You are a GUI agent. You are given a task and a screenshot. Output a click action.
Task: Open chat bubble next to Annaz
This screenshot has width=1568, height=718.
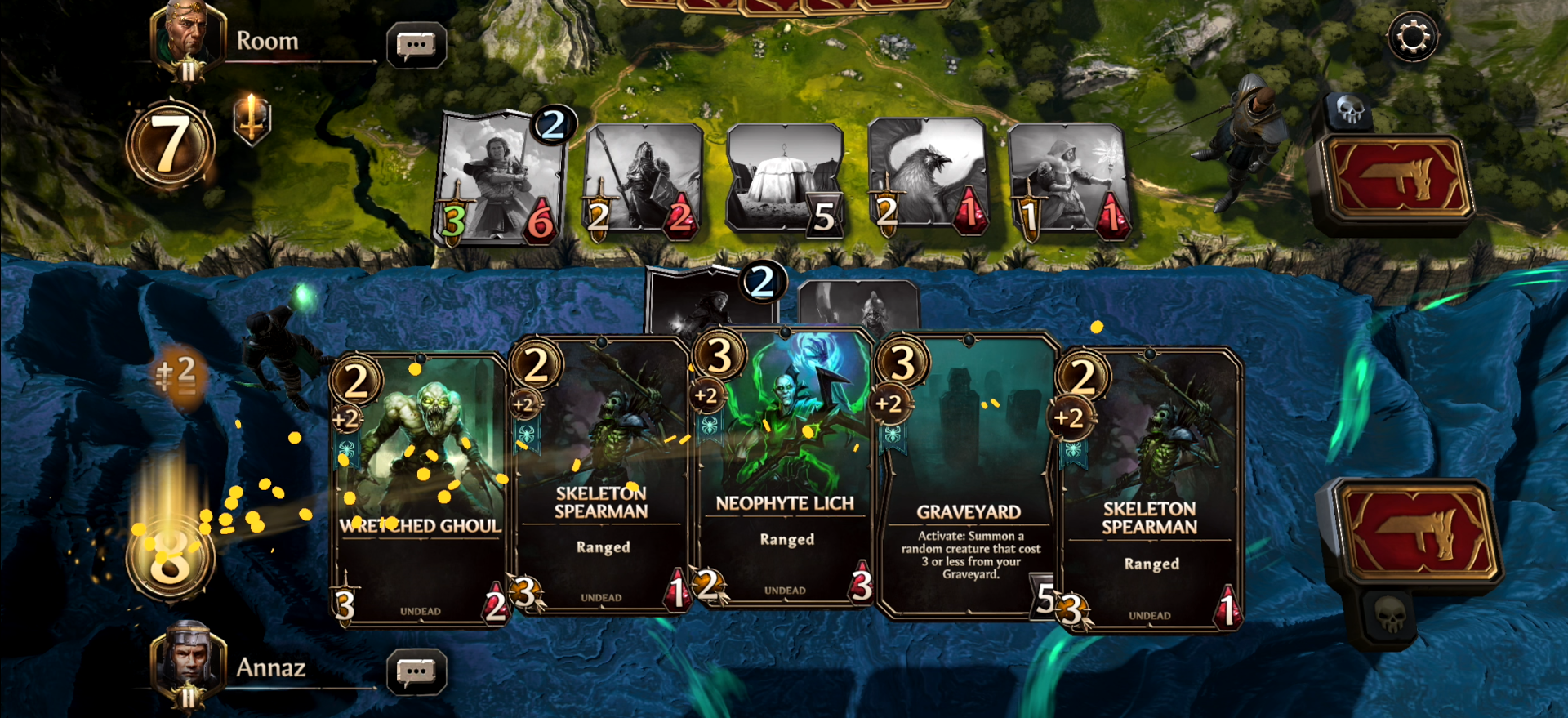[416, 672]
